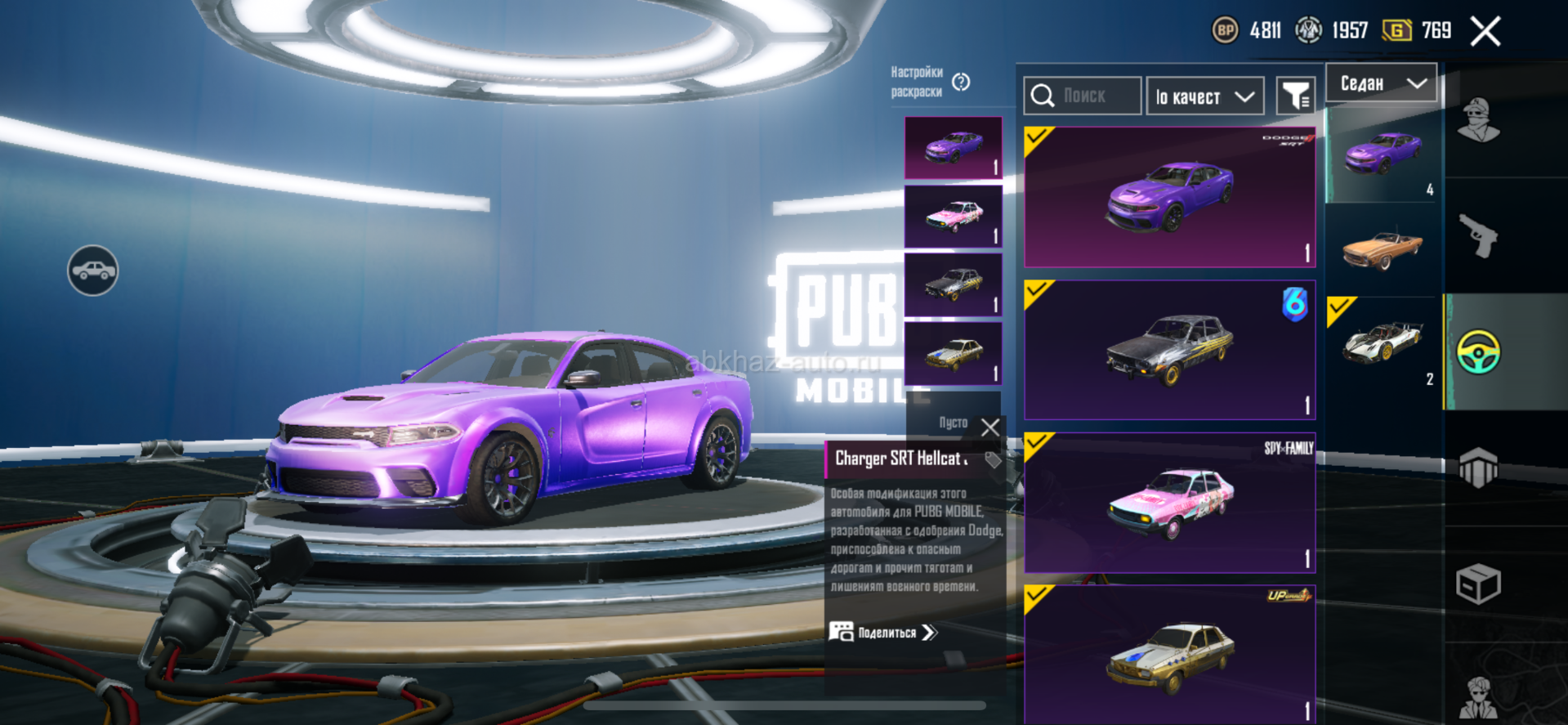
Task: Open the parachute backpack tab
Action: (1479, 468)
